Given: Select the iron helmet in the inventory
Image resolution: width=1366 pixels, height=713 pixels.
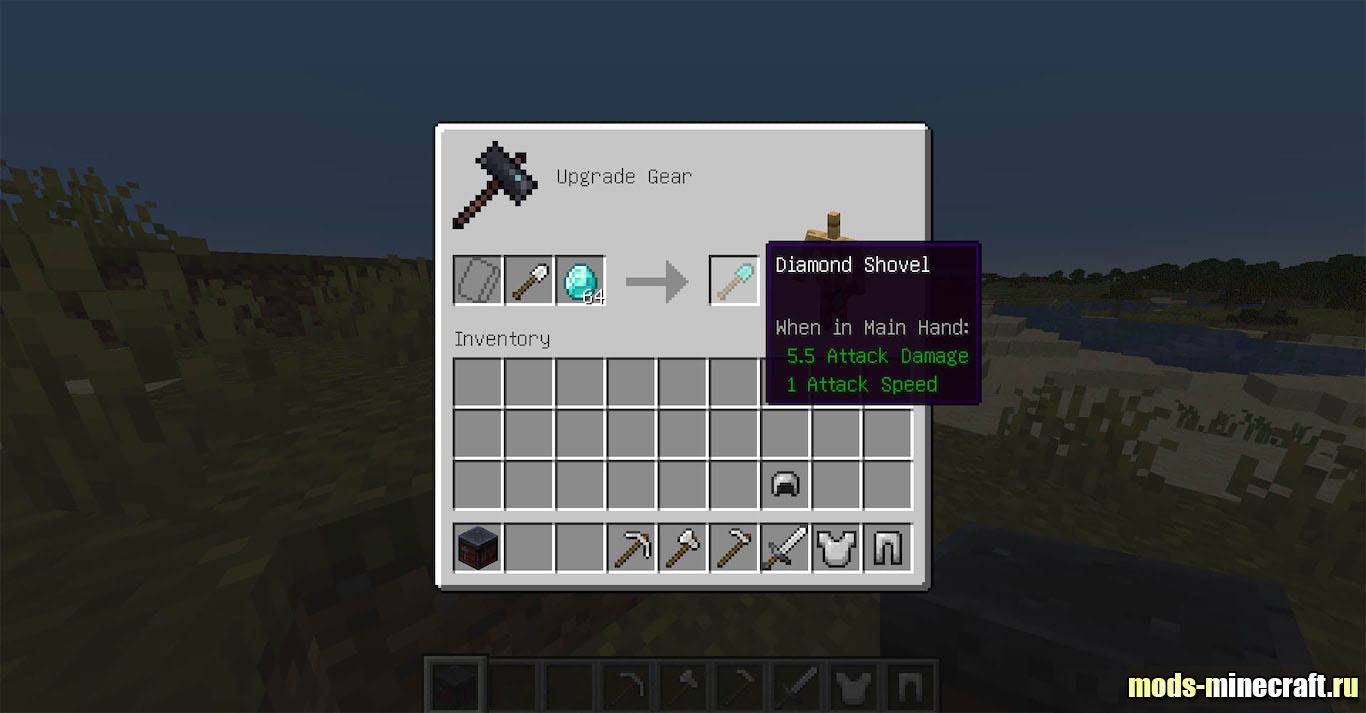Looking at the screenshot, I should 785,485.
